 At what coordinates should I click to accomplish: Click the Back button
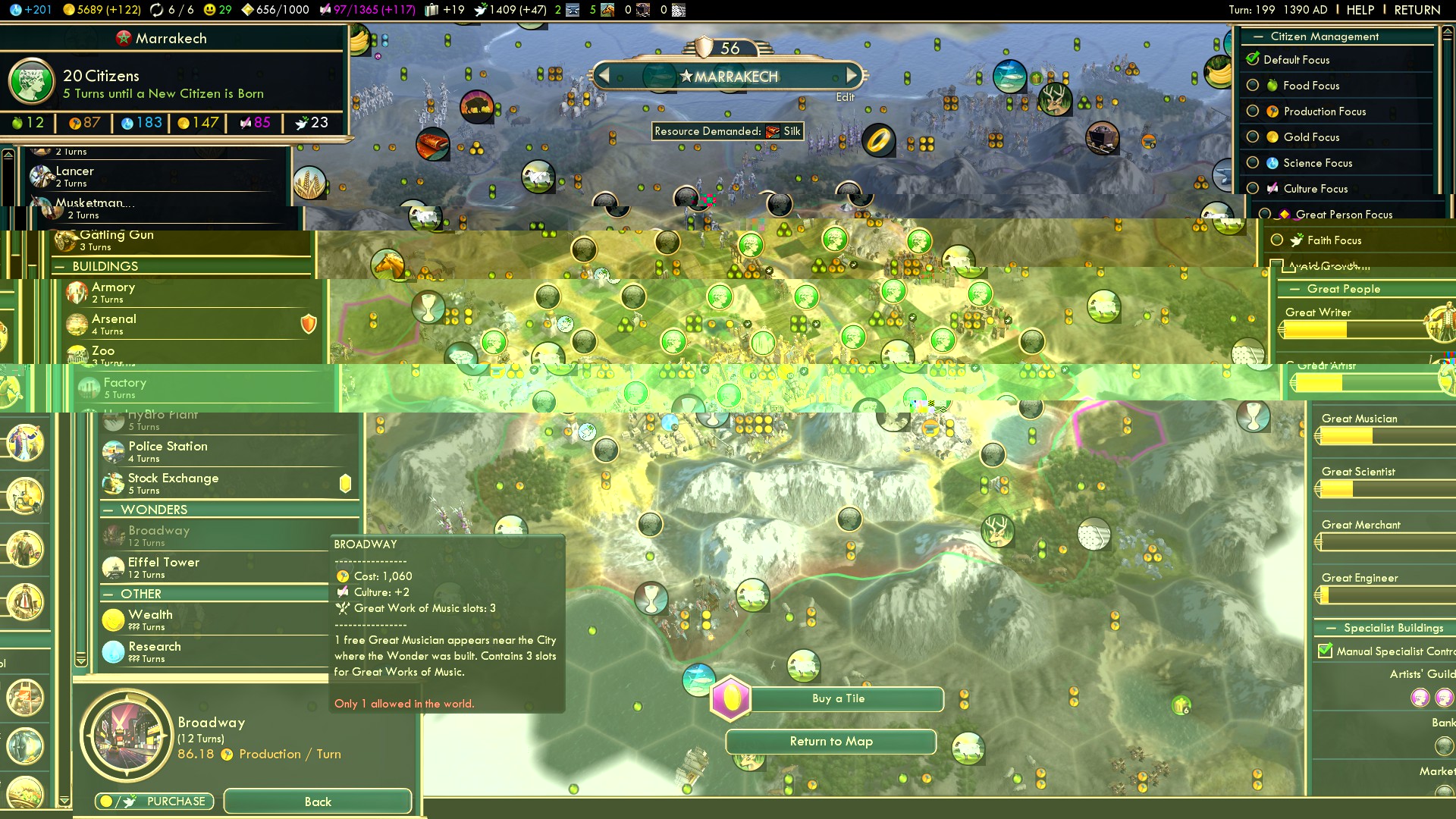(317, 802)
